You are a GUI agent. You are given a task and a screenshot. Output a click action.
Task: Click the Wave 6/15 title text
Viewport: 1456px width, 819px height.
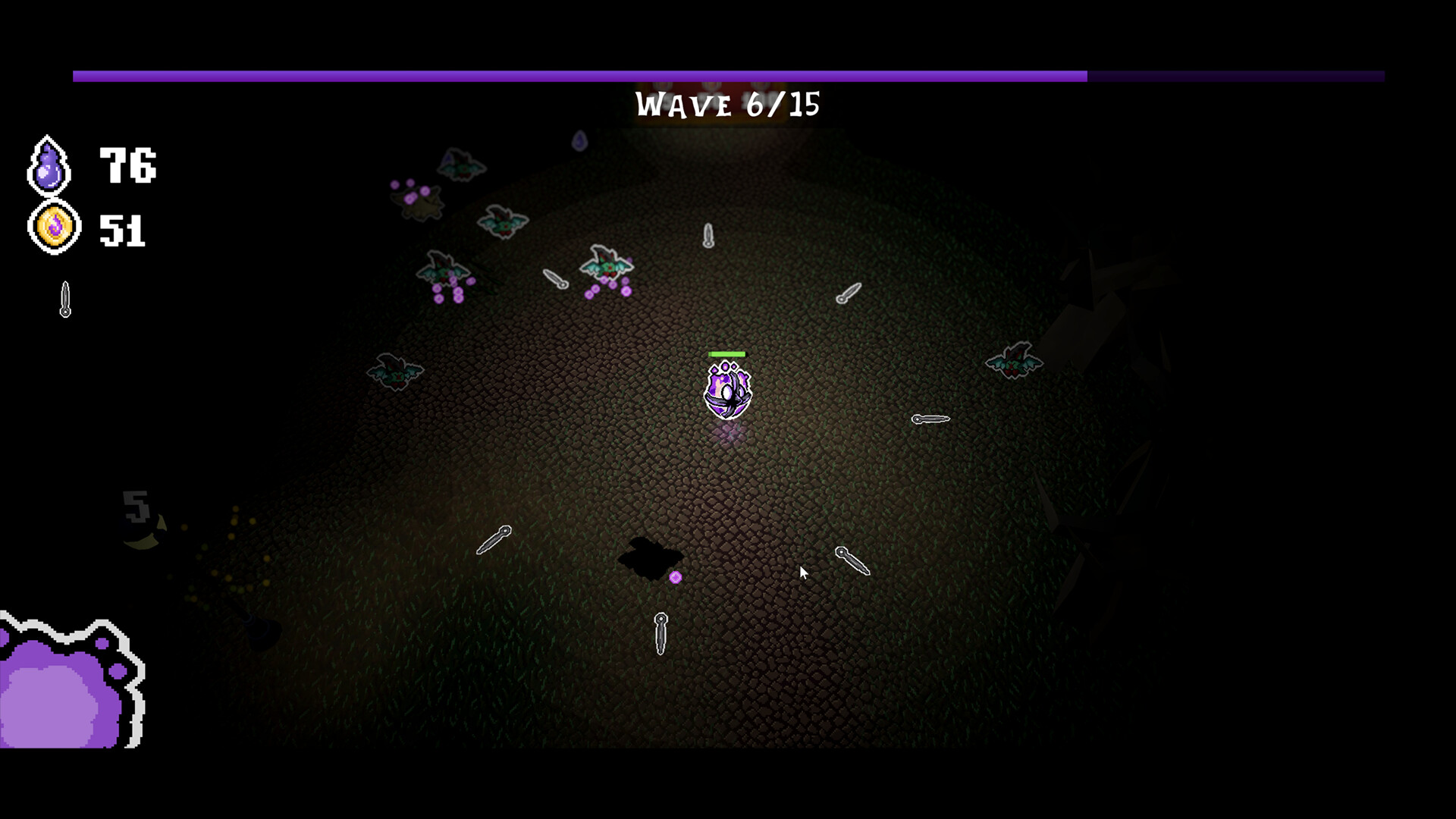click(727, 105)
